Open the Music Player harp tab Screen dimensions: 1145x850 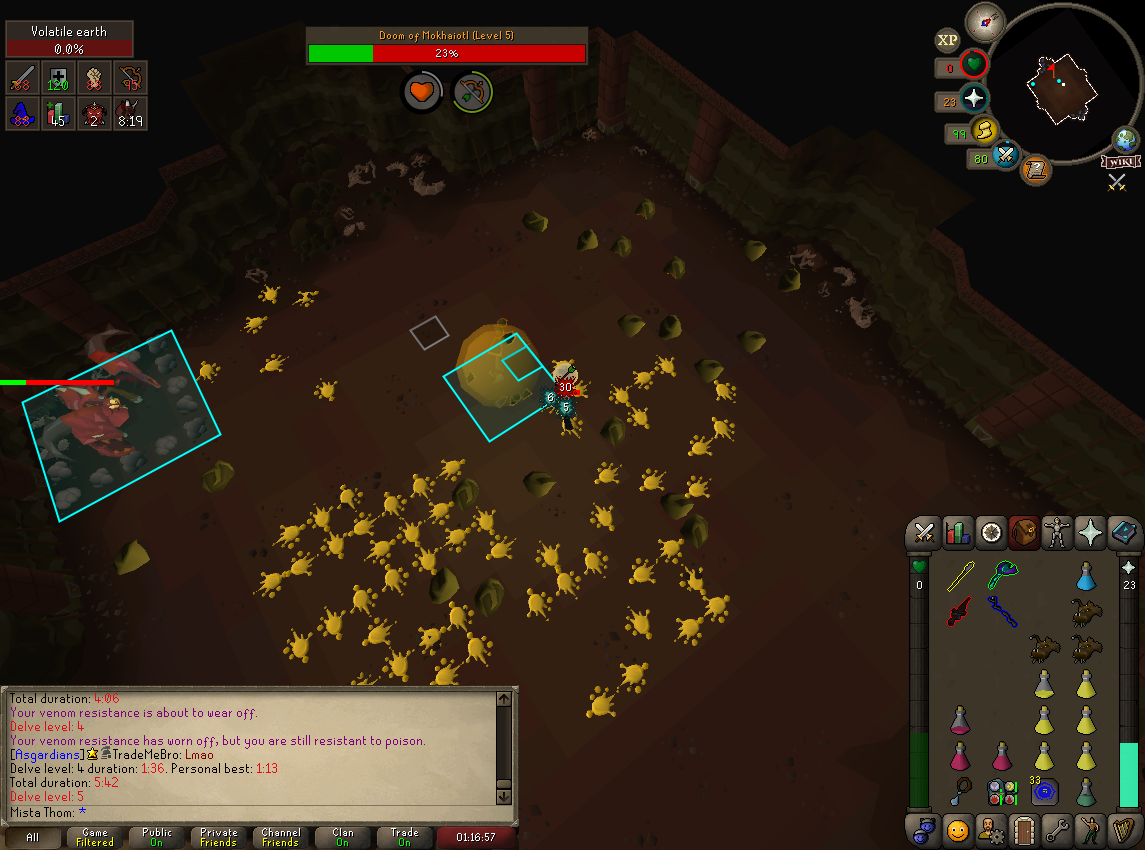click(1123, 829)
